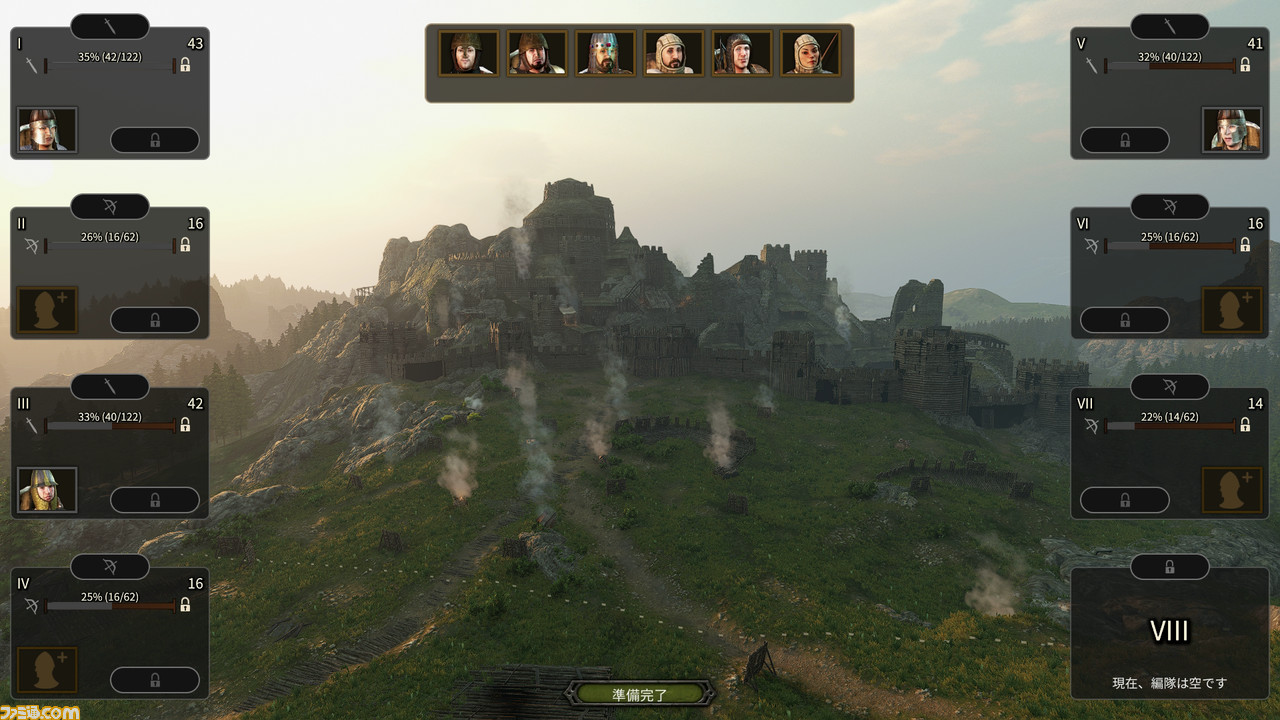Adjust formation VII troop percentage slider
This screenshot has width=1280, height=720.
tap(1170, 426)
